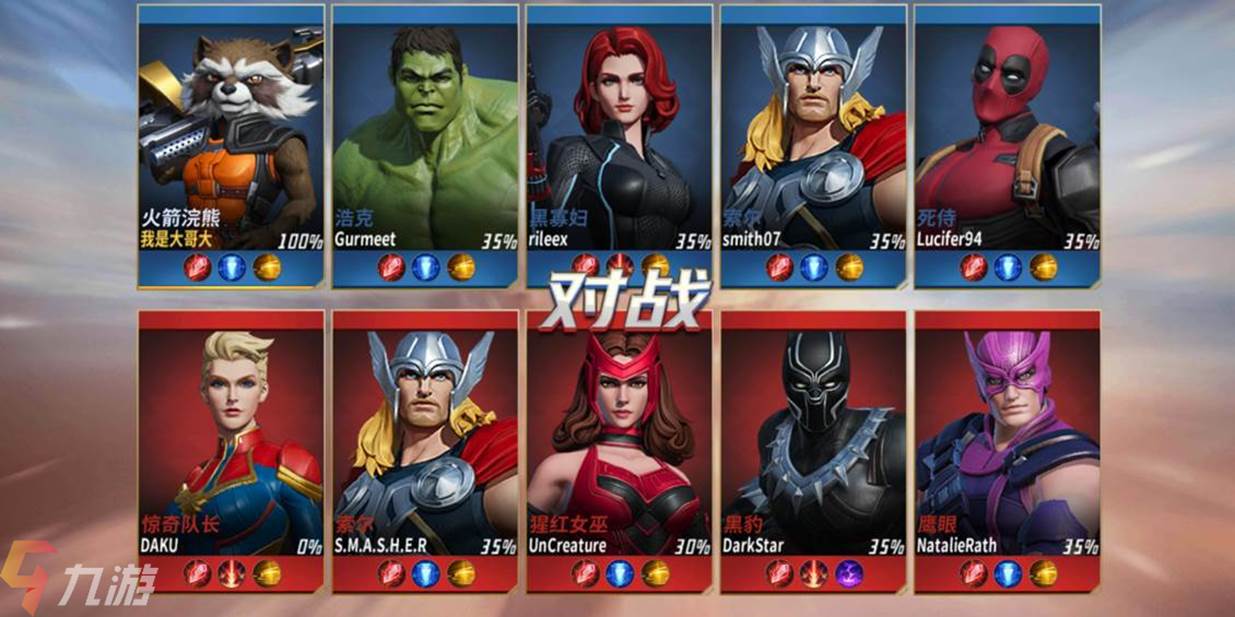Click the purple orb icon under DarkStar
This screenshot has height=617, width=1235.
pyautogui.click(x=849, y=573)
